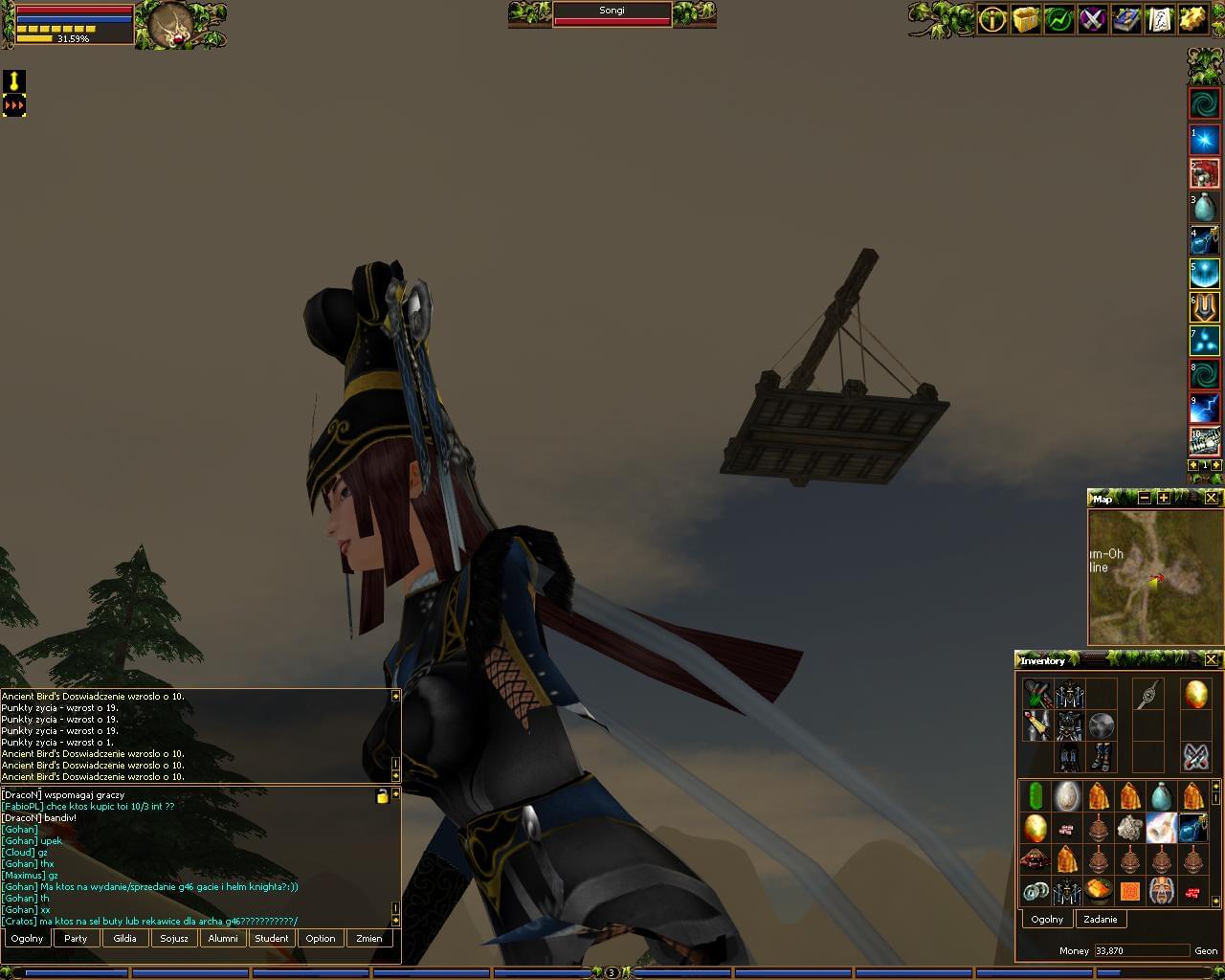Activate the golden shield skill in slot 6
The width and height of the screenshot is (1225, 980).
1204,307
